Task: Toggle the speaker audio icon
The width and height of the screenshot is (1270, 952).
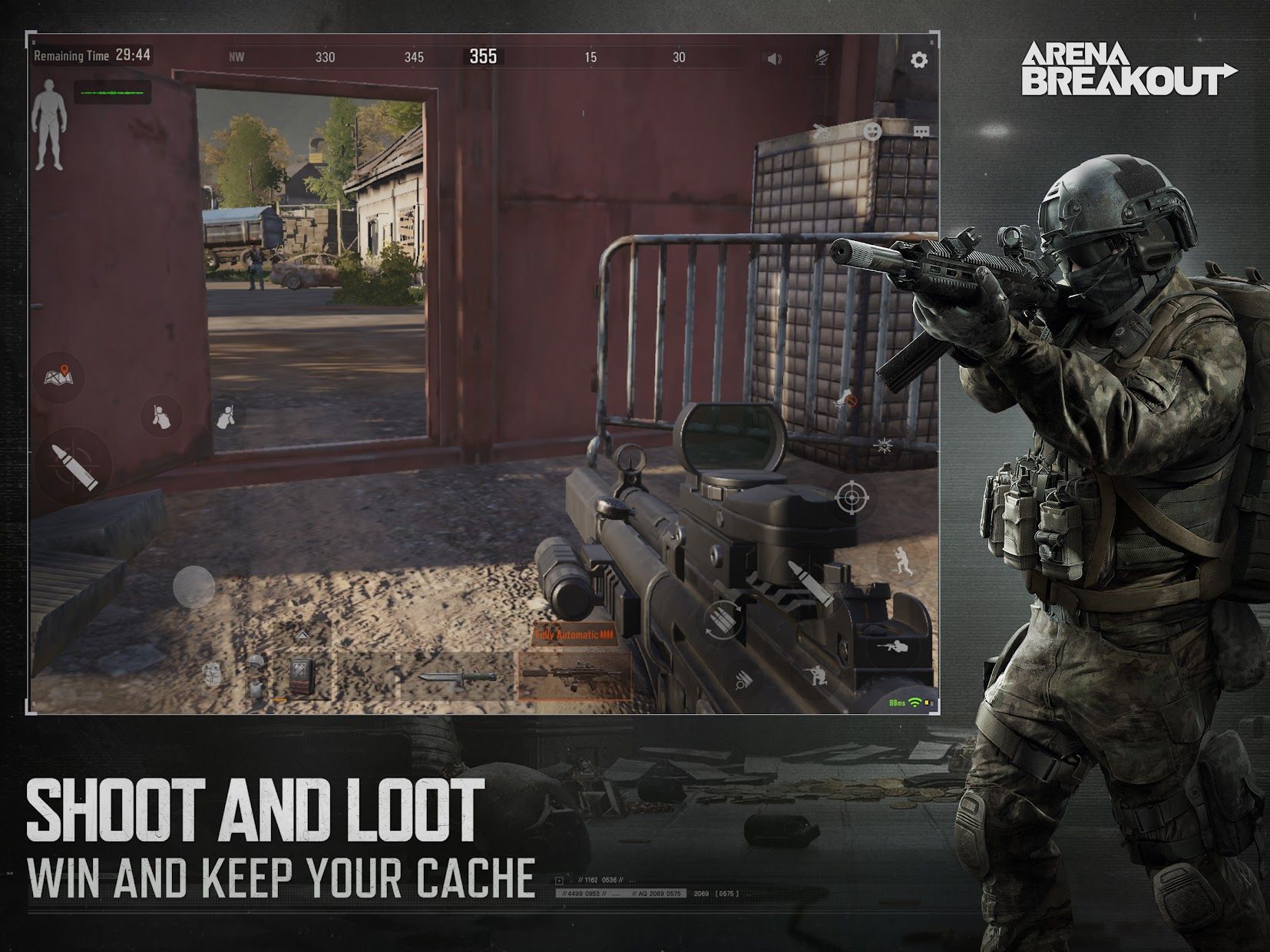Action: [774, 58]
